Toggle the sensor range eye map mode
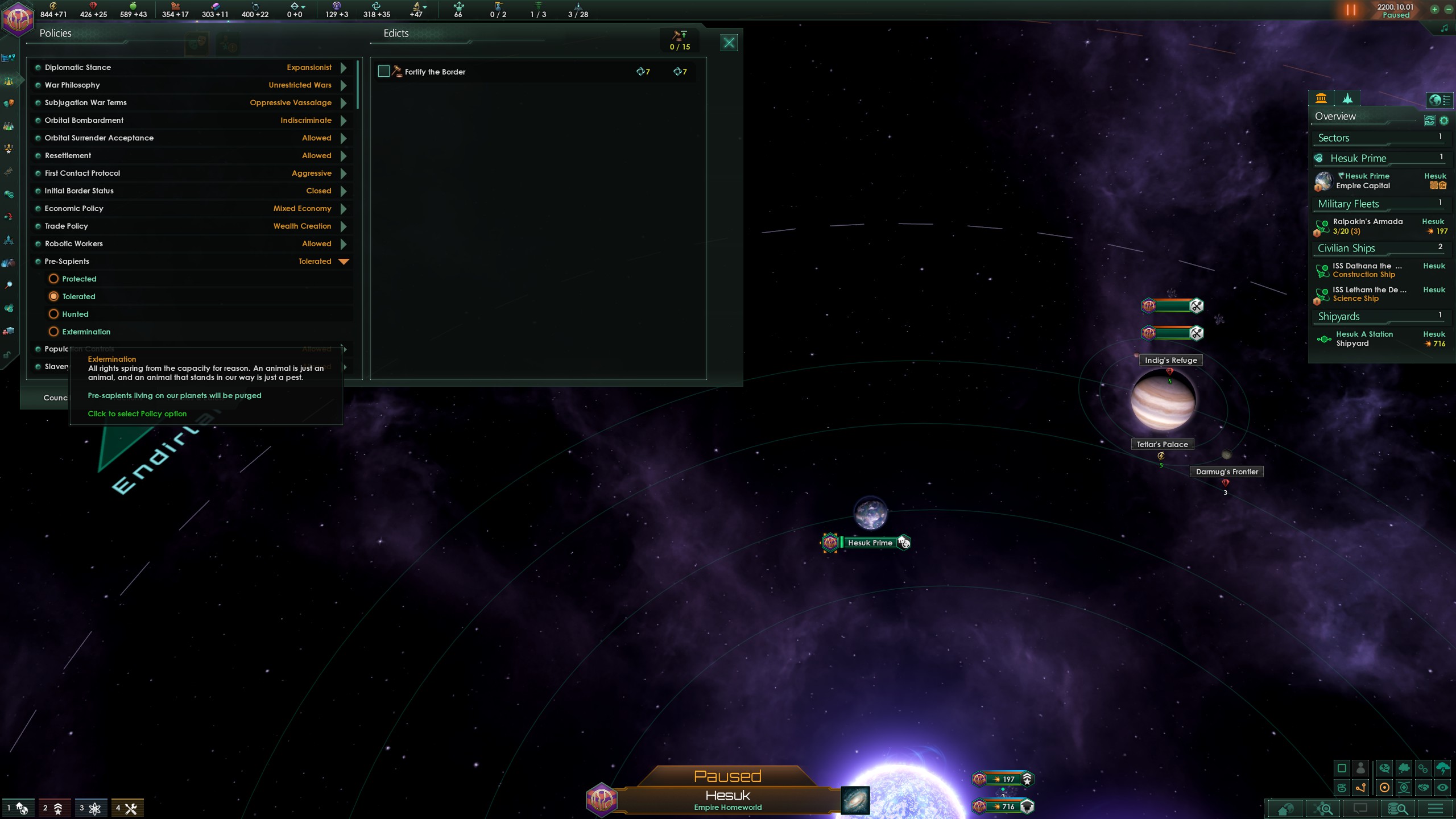 pyautogui.click(x=1443, y=788)
